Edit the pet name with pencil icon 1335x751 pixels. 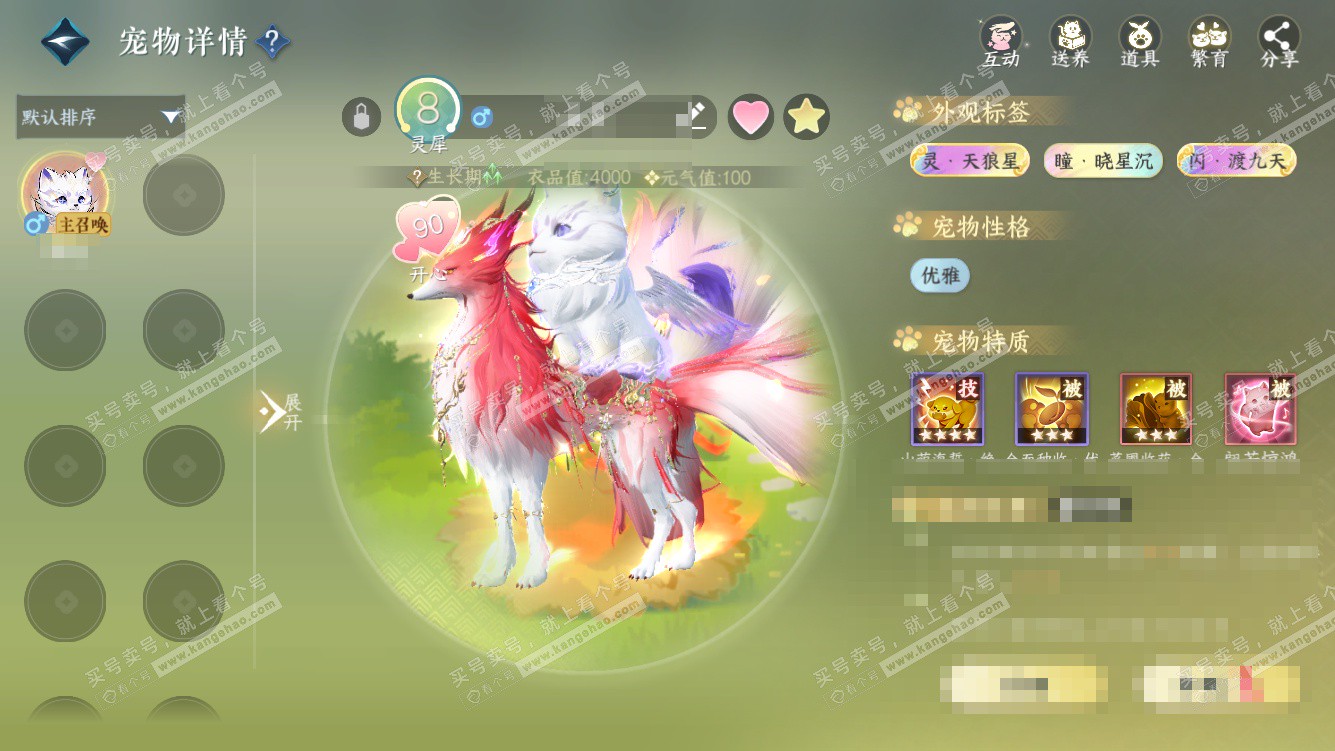tap(698, 116)
